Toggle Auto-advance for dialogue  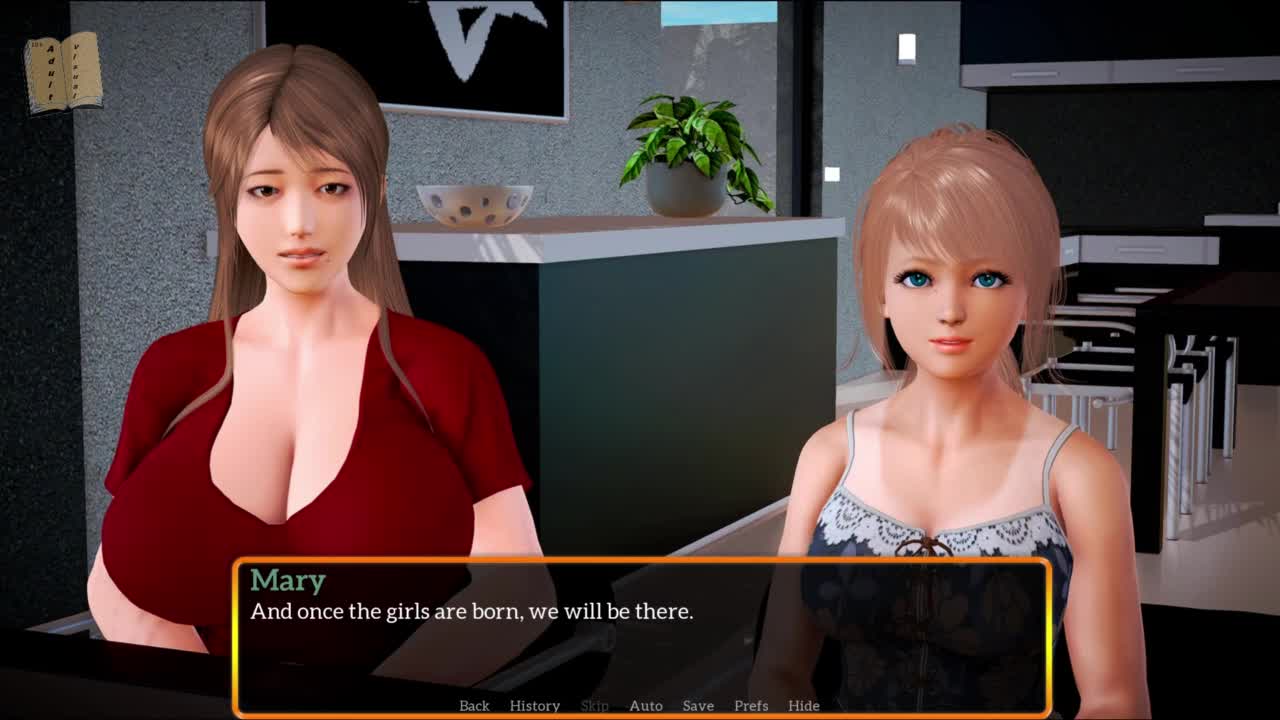tap(645, 705)
